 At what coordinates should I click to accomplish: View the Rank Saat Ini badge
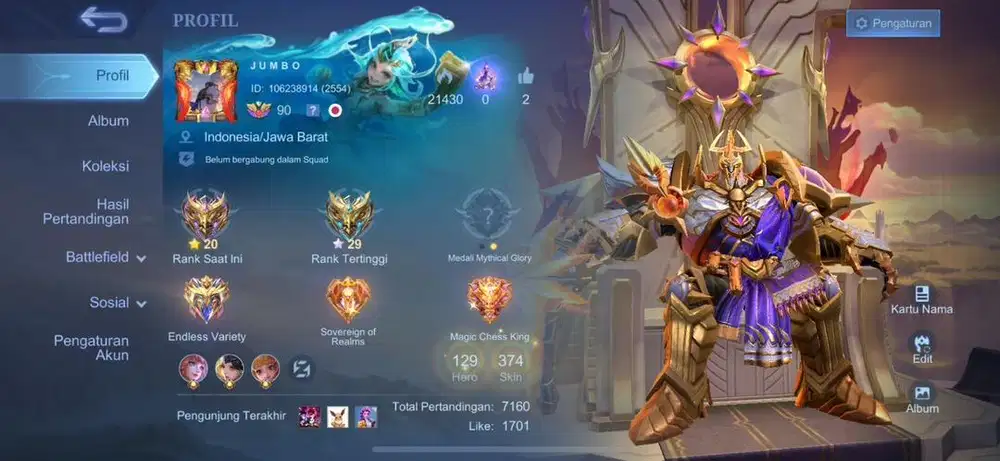[x=207, y=213]
